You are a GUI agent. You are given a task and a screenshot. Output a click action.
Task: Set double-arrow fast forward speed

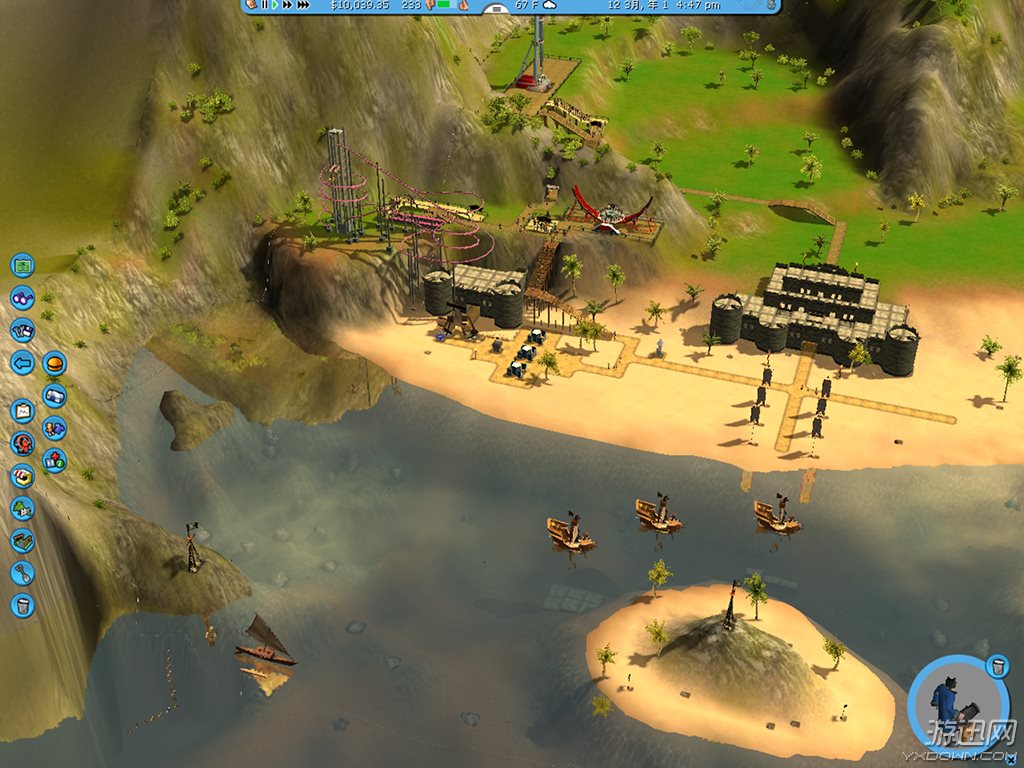point(288,5)
